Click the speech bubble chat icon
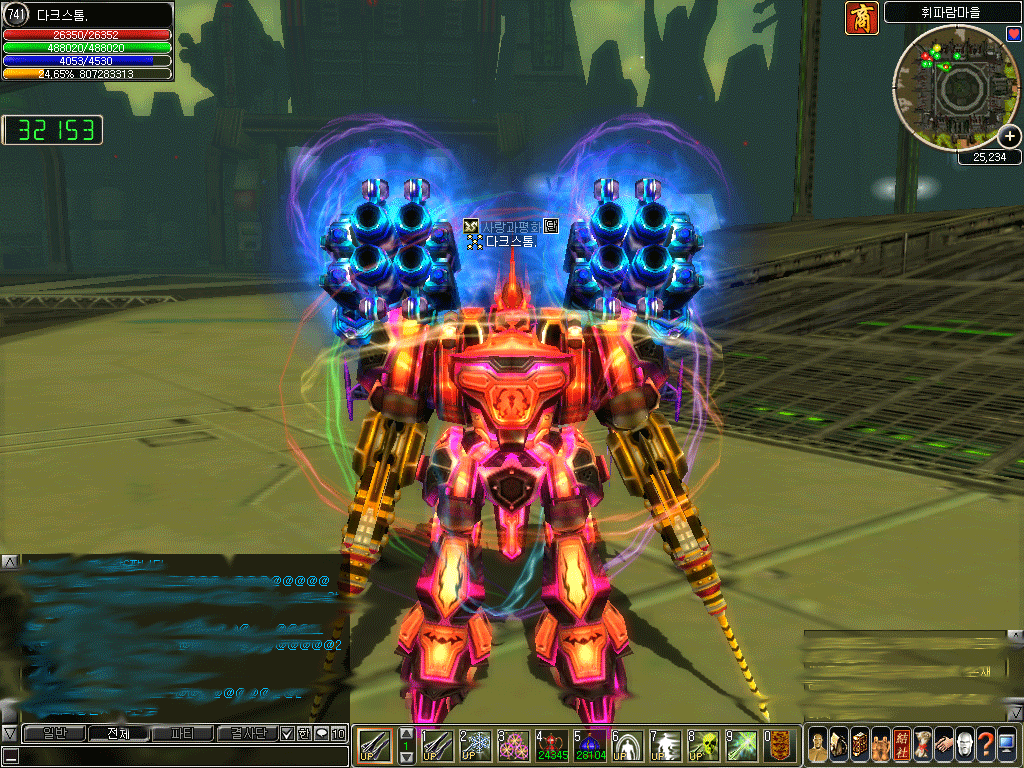The image size is (1024, 768). (x=321, y=733)
